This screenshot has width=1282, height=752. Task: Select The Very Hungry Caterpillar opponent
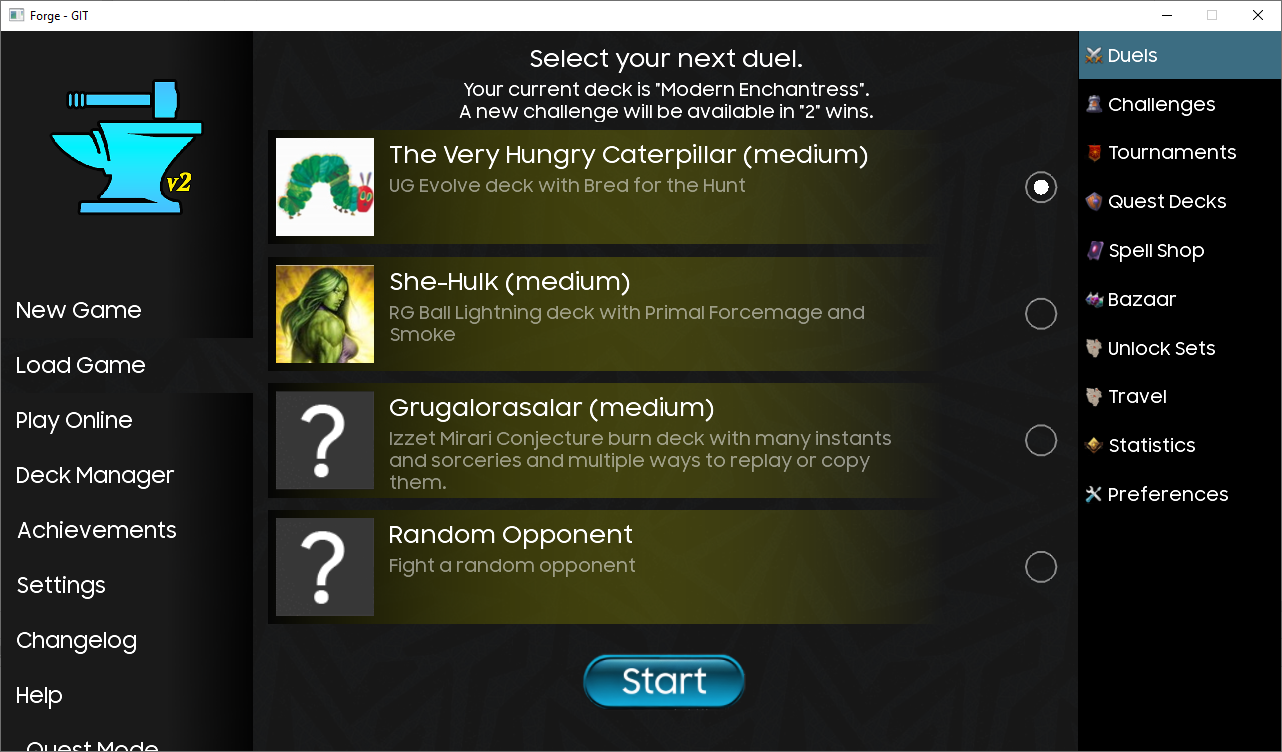tap(1040, 187)
